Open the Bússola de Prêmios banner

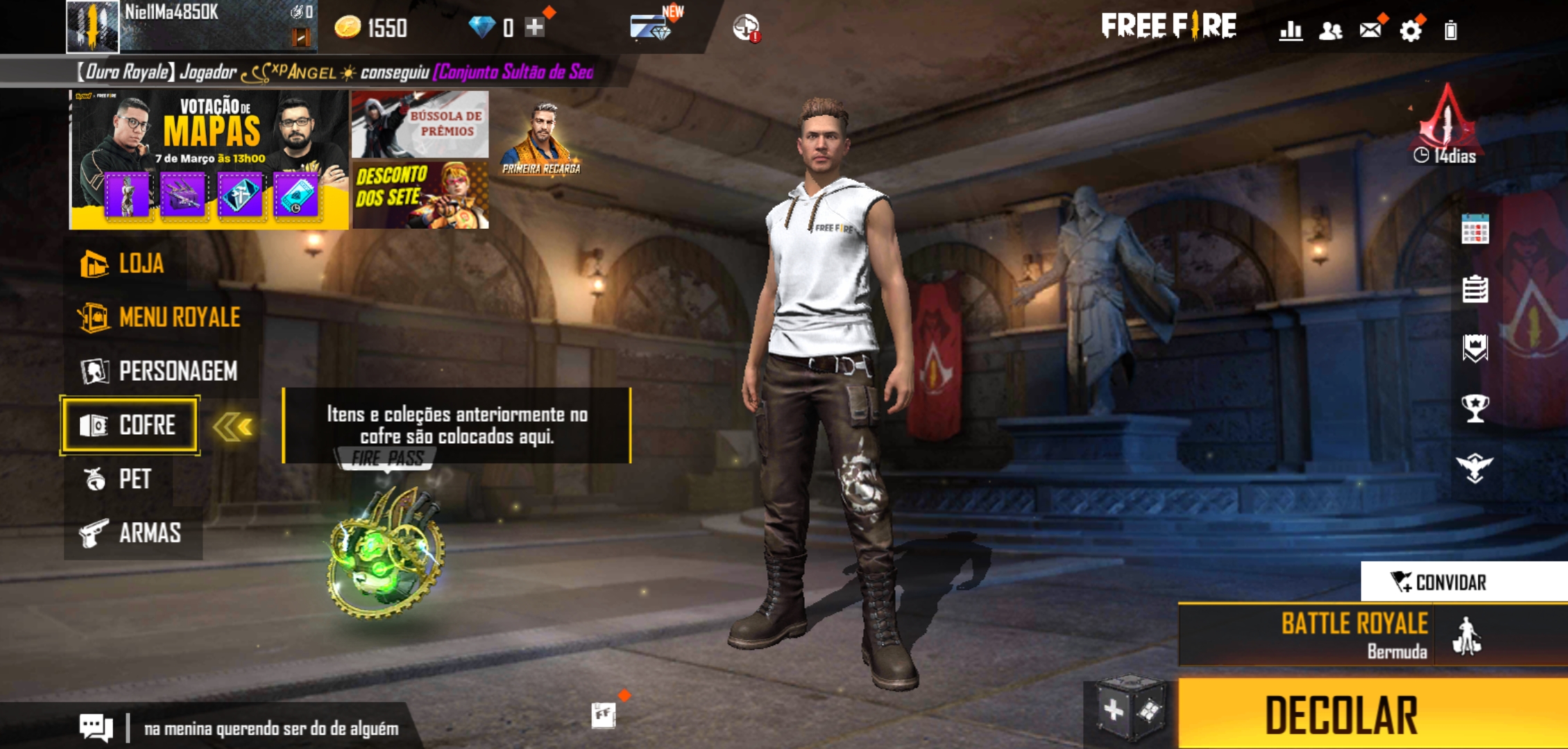[420, 124]
